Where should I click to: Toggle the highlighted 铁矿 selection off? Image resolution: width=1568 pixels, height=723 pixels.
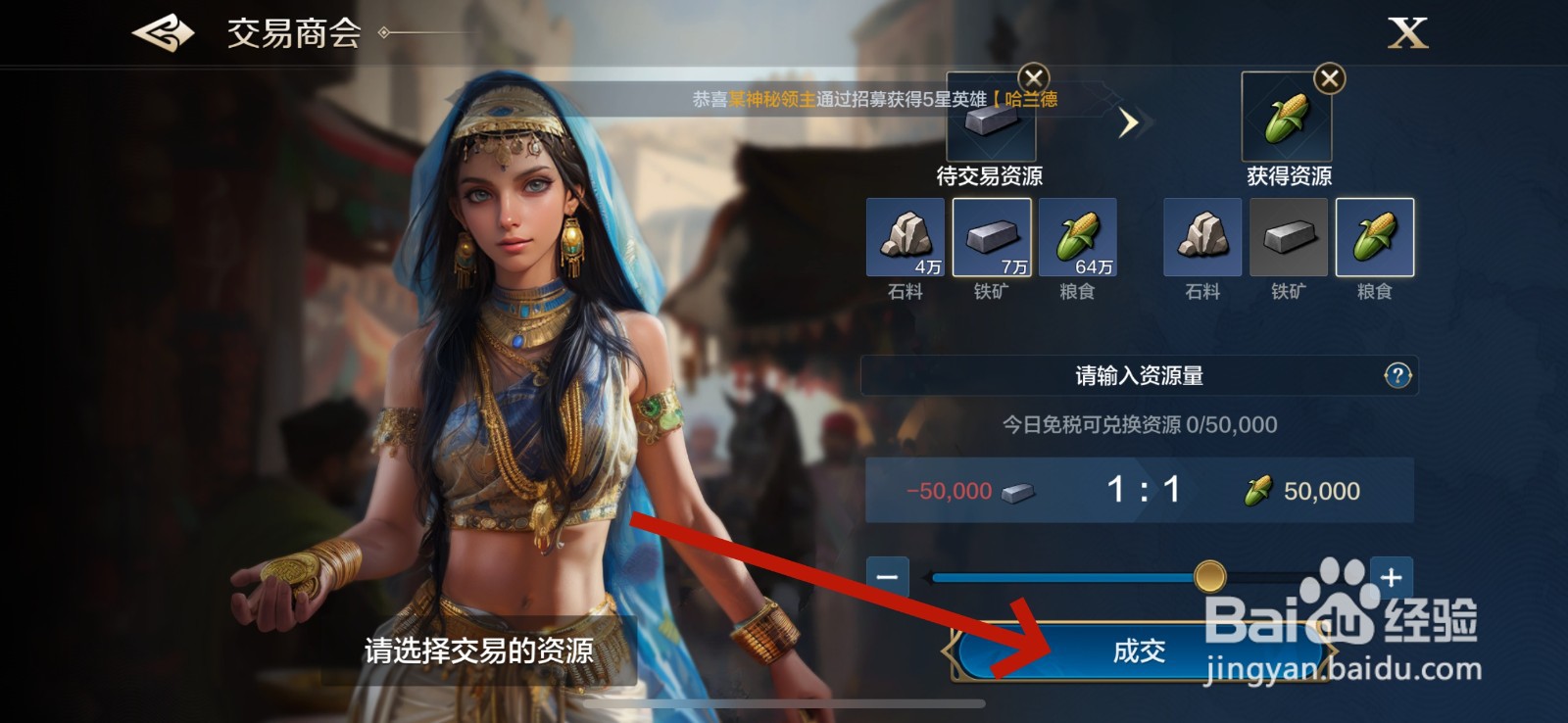(x=993, y=238)
